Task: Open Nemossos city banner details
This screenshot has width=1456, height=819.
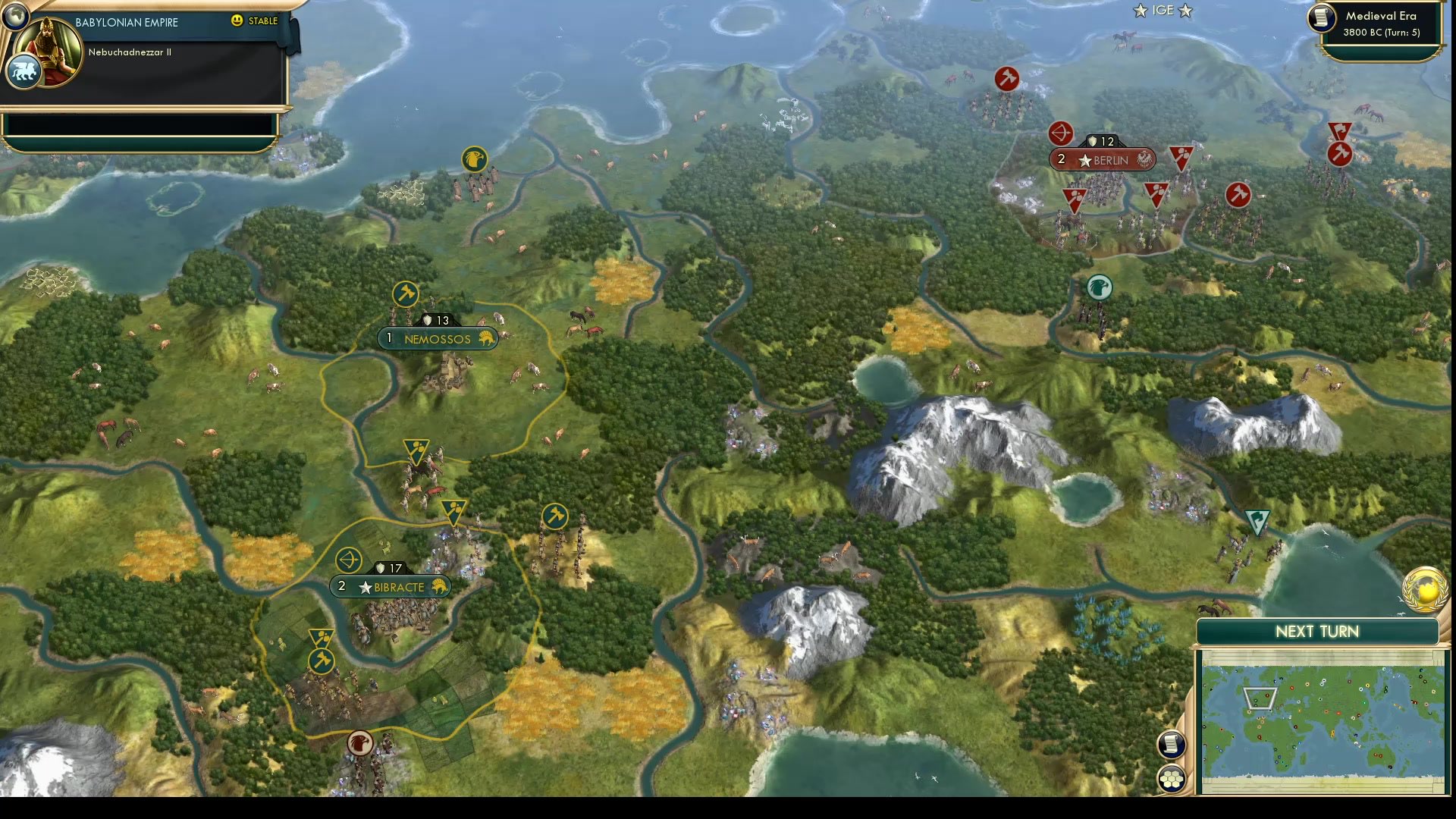Action: (x=436, y=339)
